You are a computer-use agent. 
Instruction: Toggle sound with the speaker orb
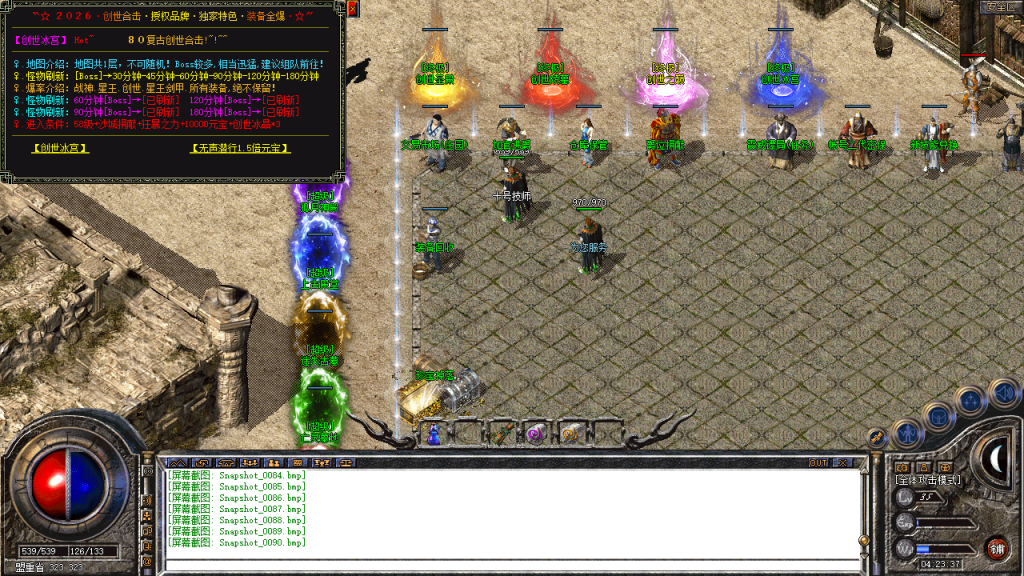click(x=1004, y=393)
